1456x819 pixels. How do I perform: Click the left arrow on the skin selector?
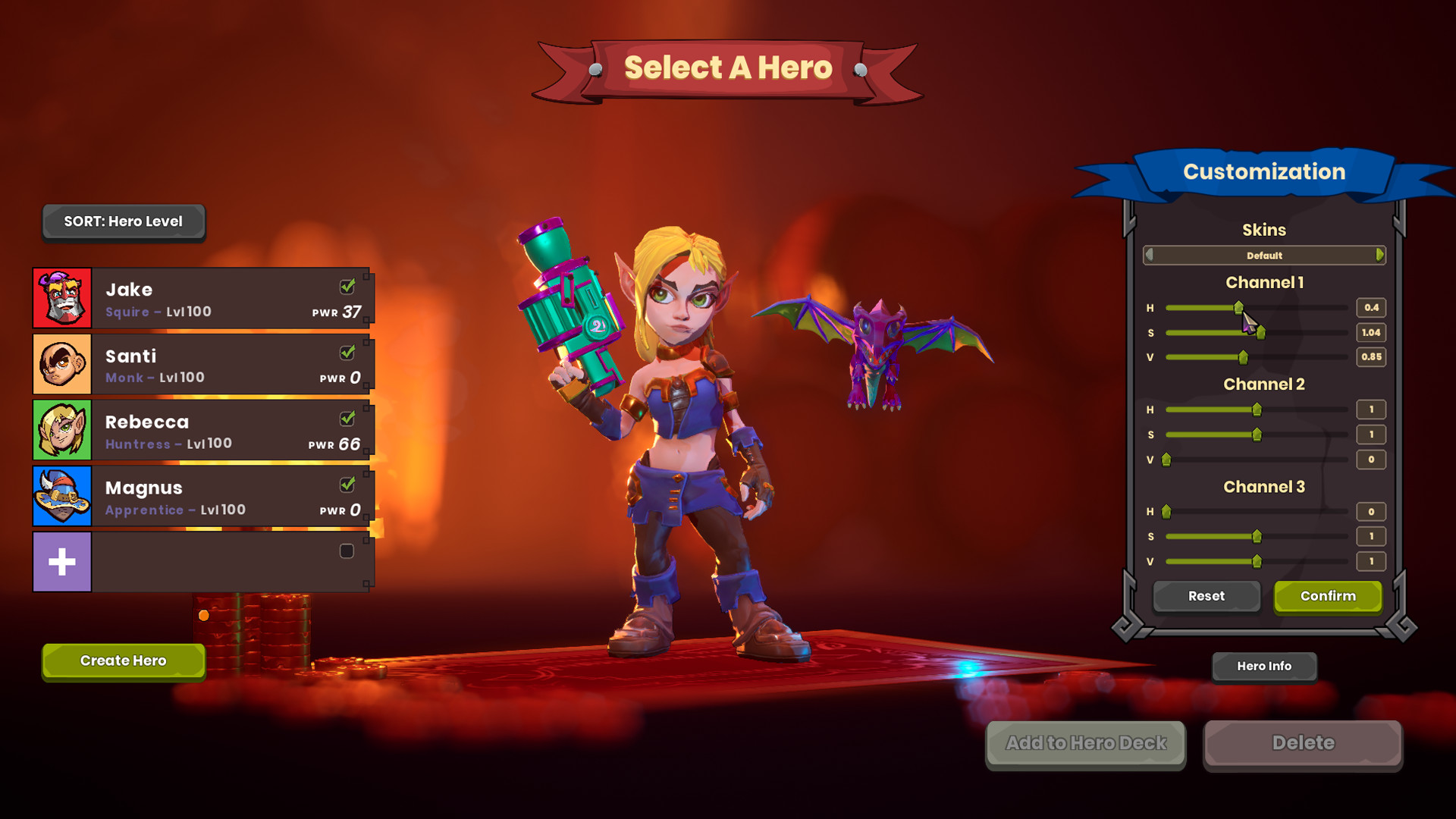tap(1150, 256)
